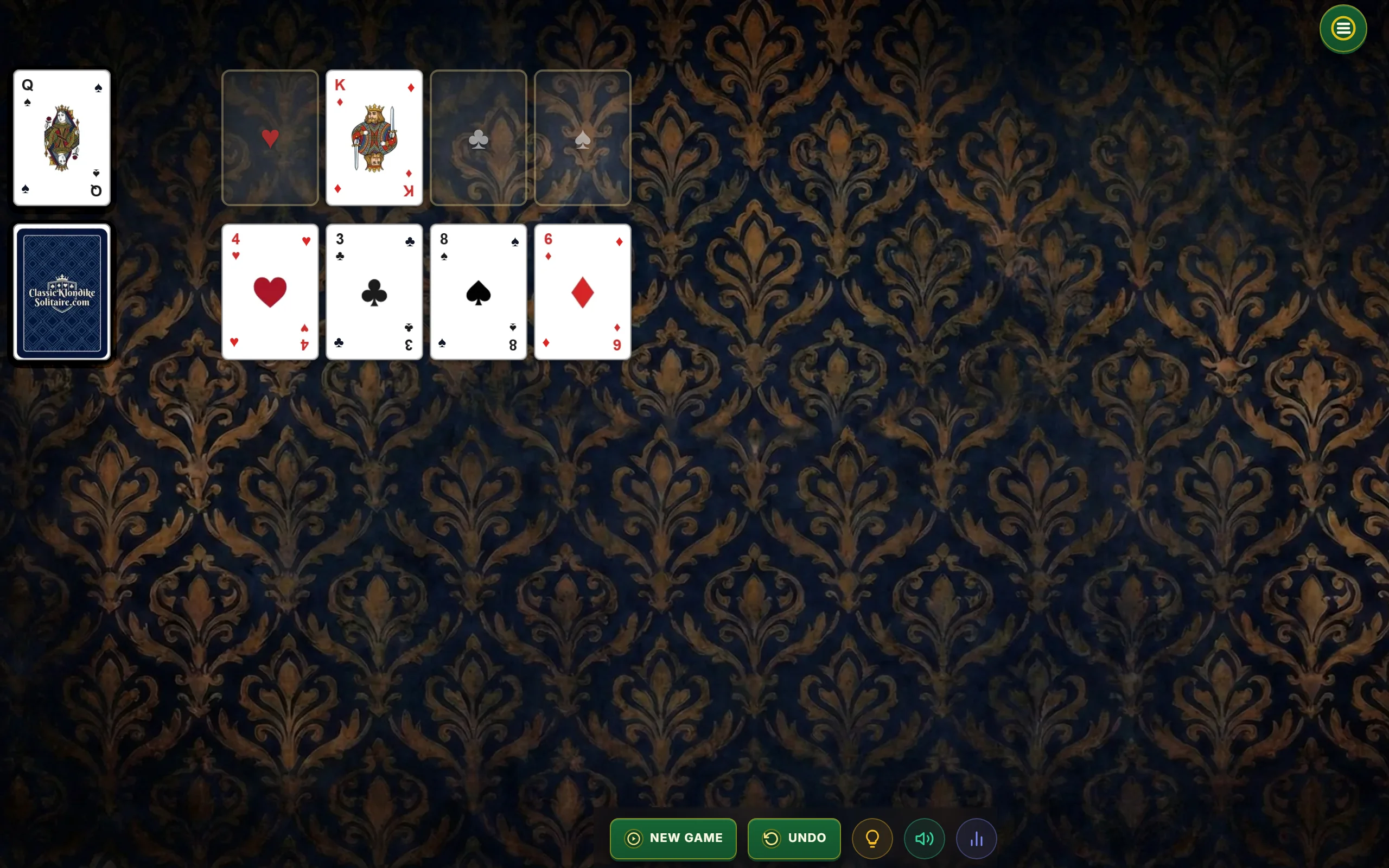Draw a card from the stock pile
This screenshot has width=1389, height=868.
tap(61, 292)
